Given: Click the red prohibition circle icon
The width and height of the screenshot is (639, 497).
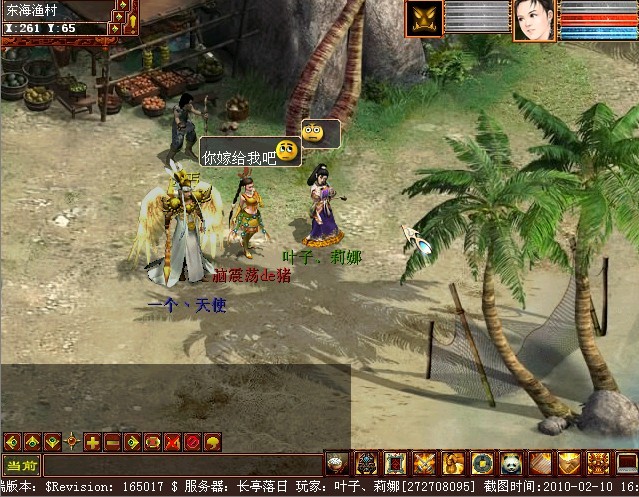Looking at the screenshot, I should (x=190, y=442).
